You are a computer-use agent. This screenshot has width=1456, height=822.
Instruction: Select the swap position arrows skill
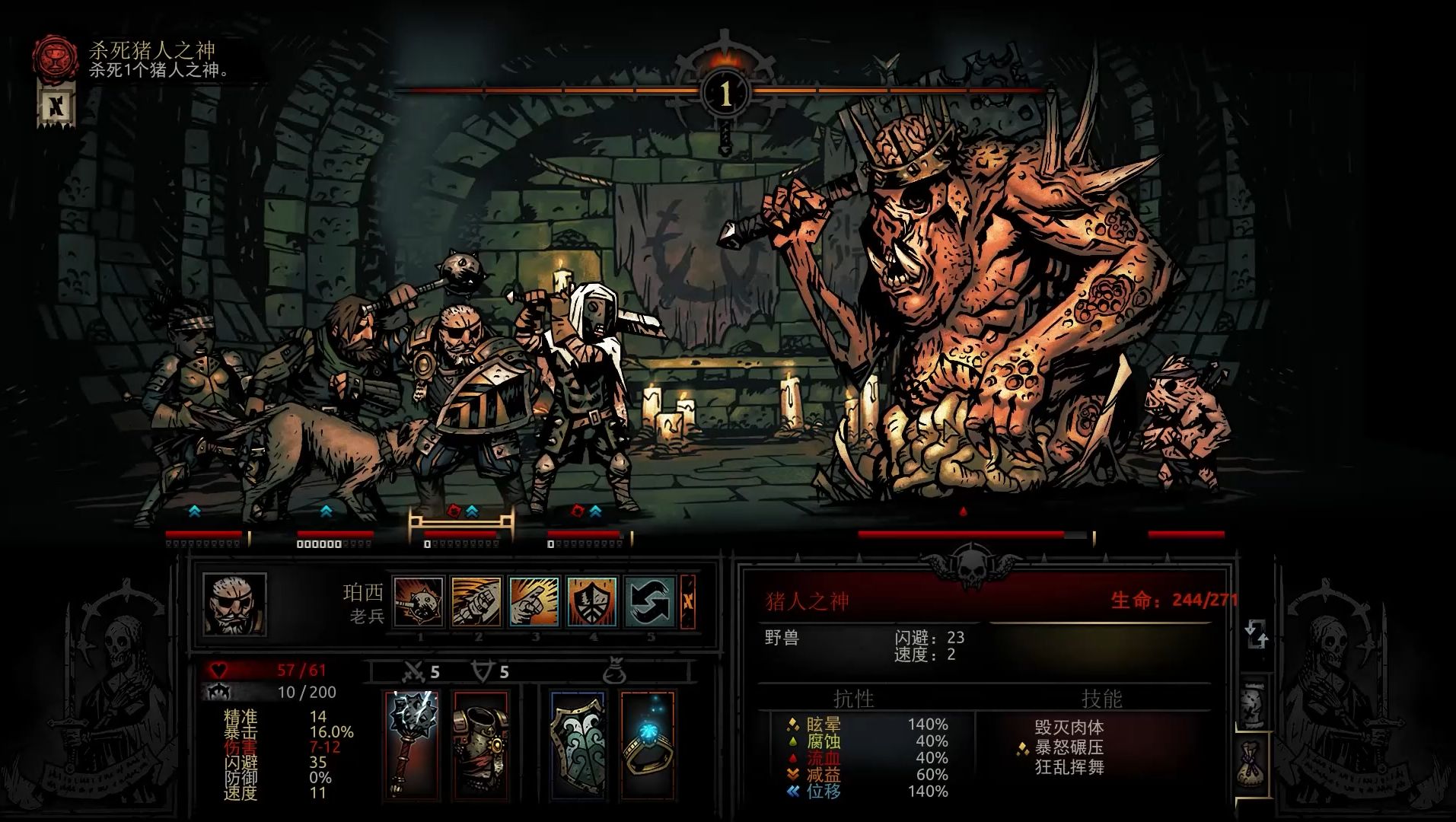click(x=650, y=602)
